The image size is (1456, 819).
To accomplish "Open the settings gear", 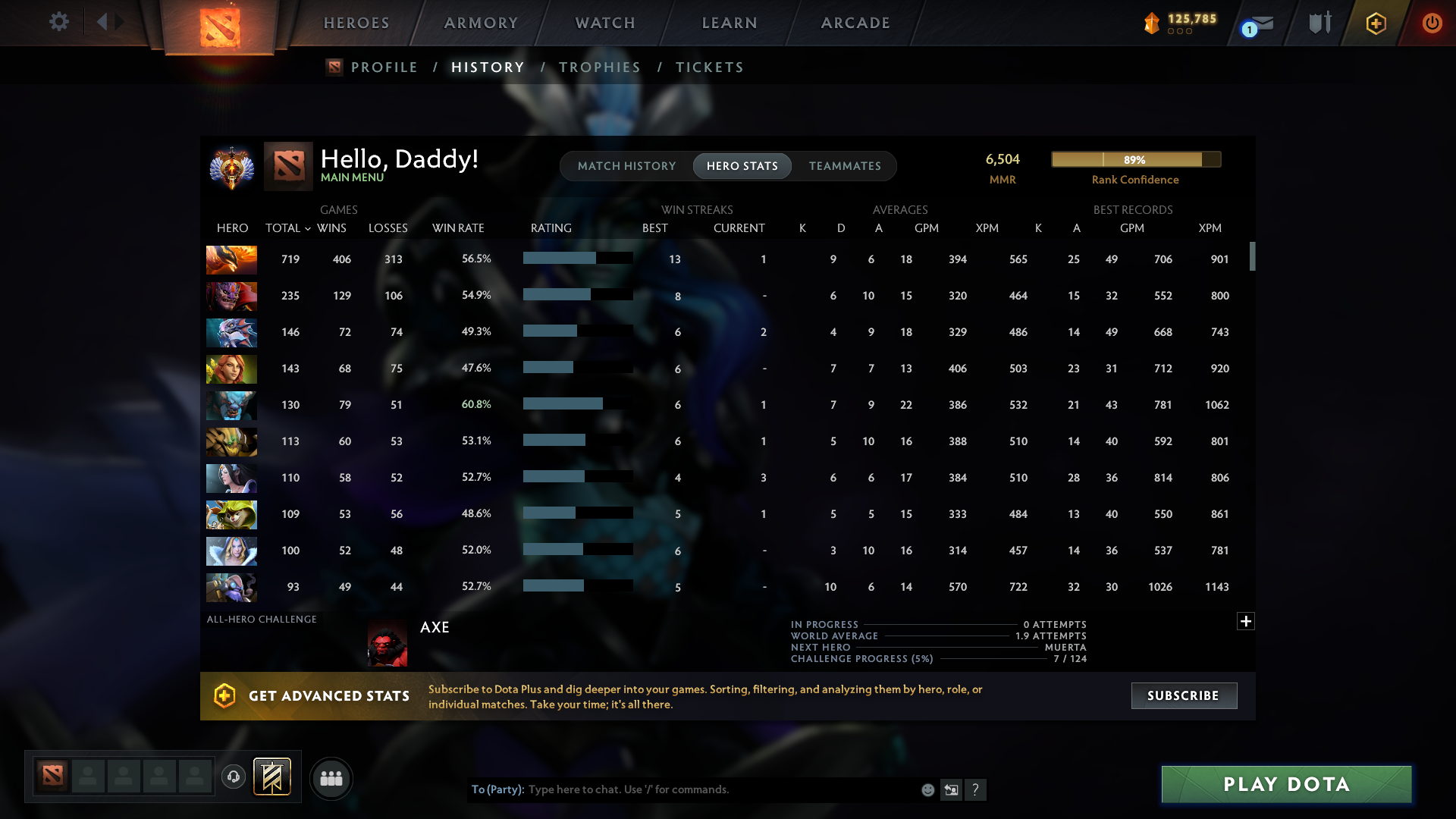I will (x=59, y=22).
